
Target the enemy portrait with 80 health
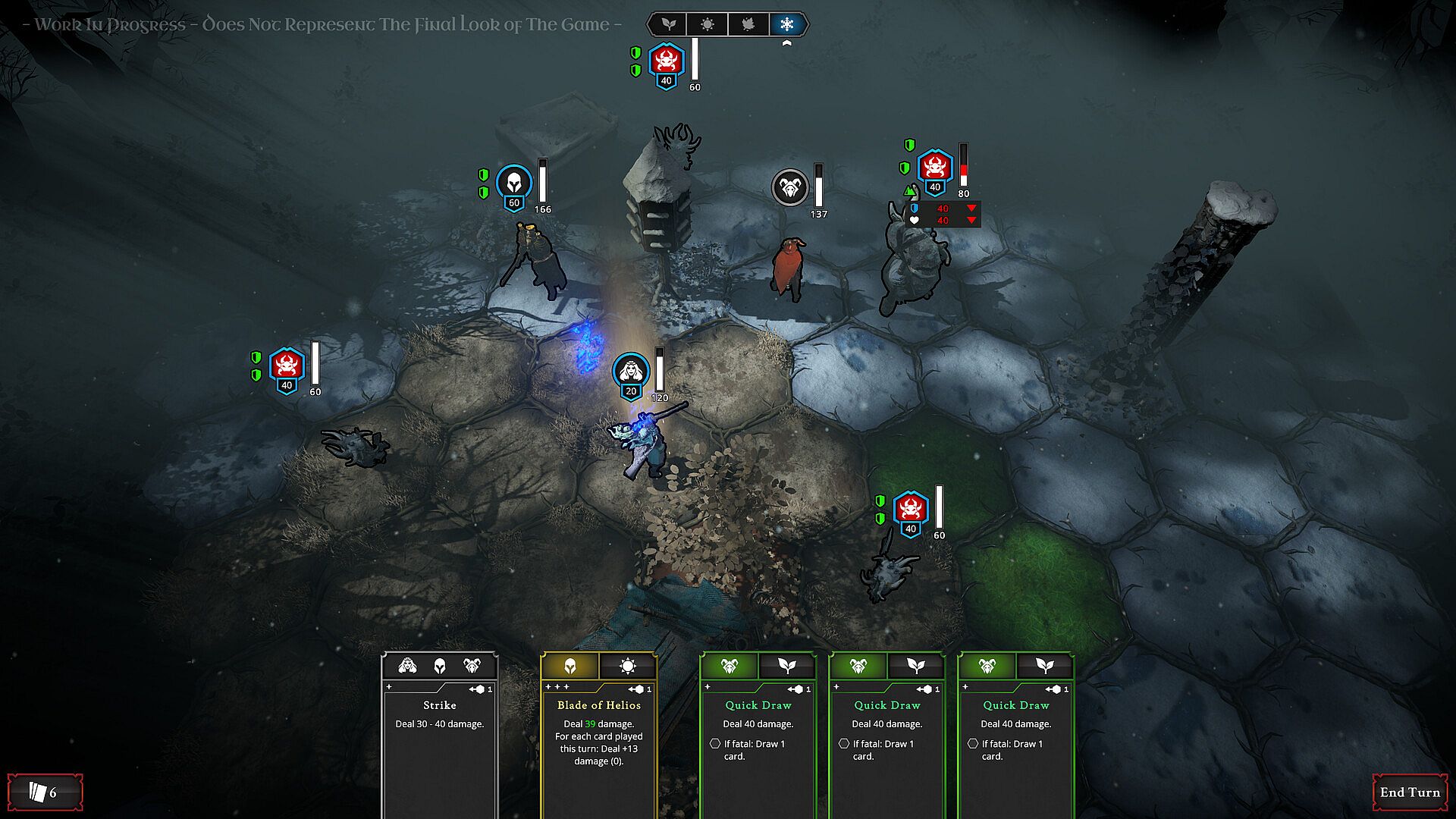[935, 168]
